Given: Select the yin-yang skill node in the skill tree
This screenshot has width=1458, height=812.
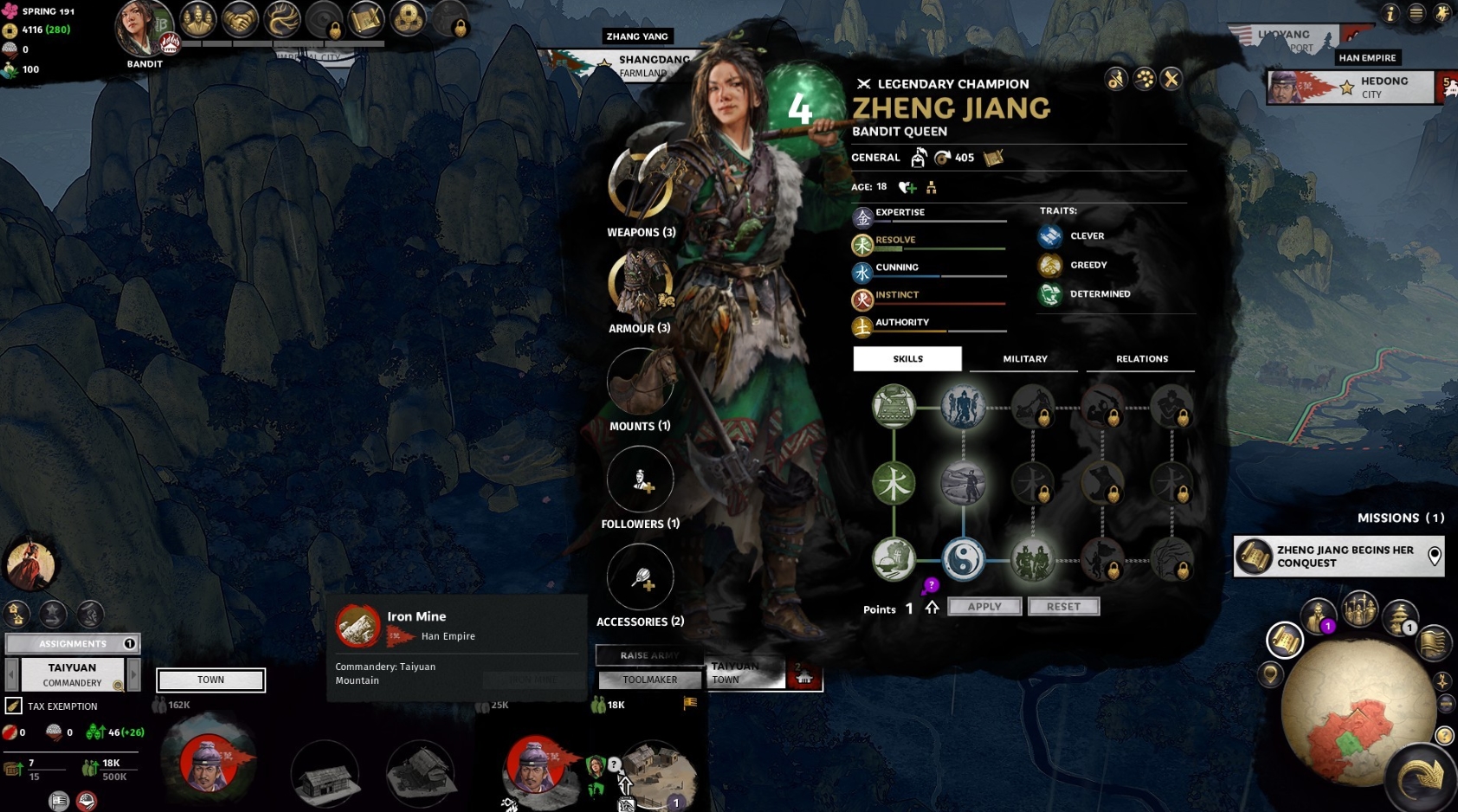Looking at the screenshot, I should pos(964,560).
